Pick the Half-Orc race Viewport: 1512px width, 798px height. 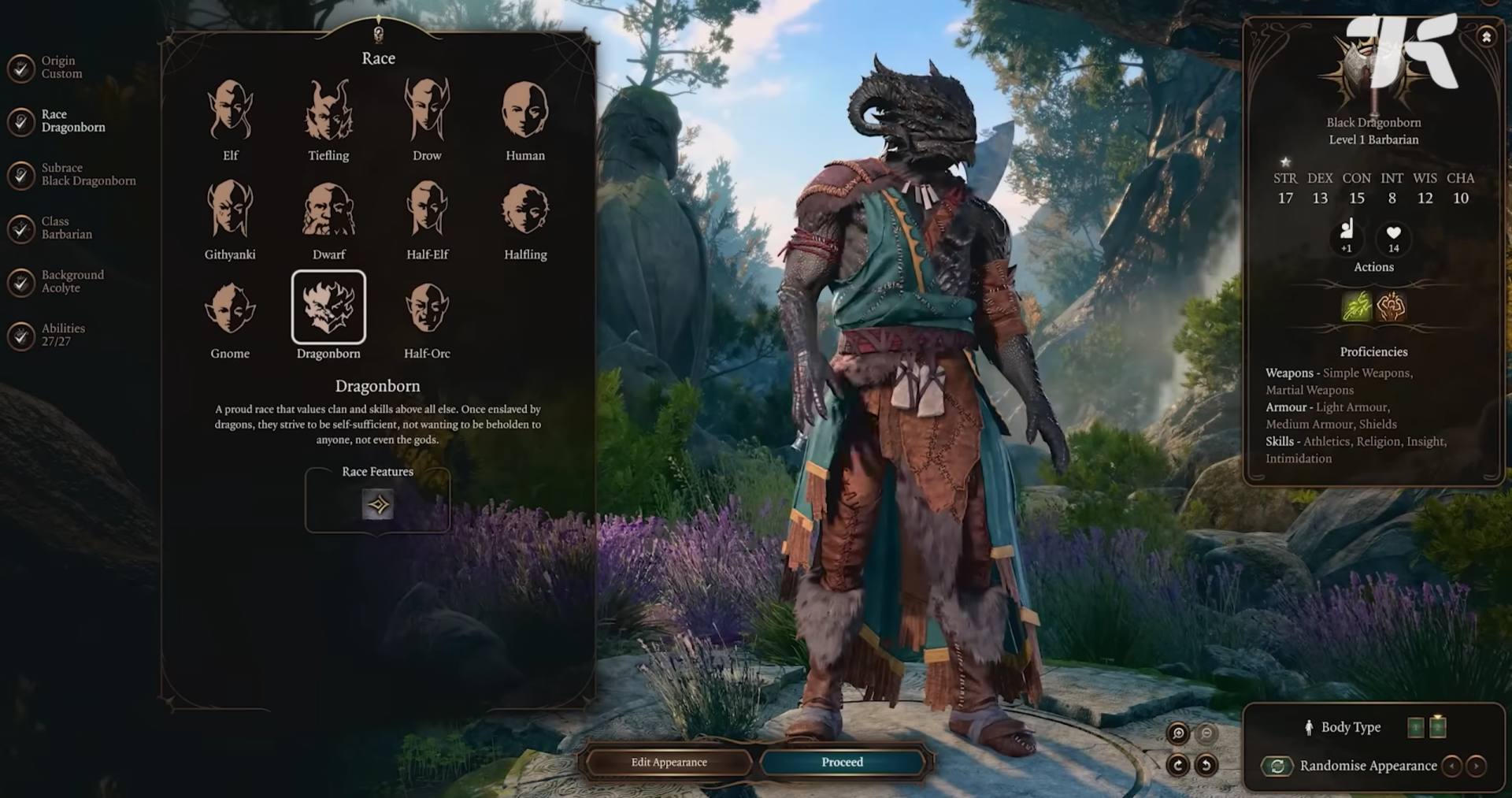(427, 309)
